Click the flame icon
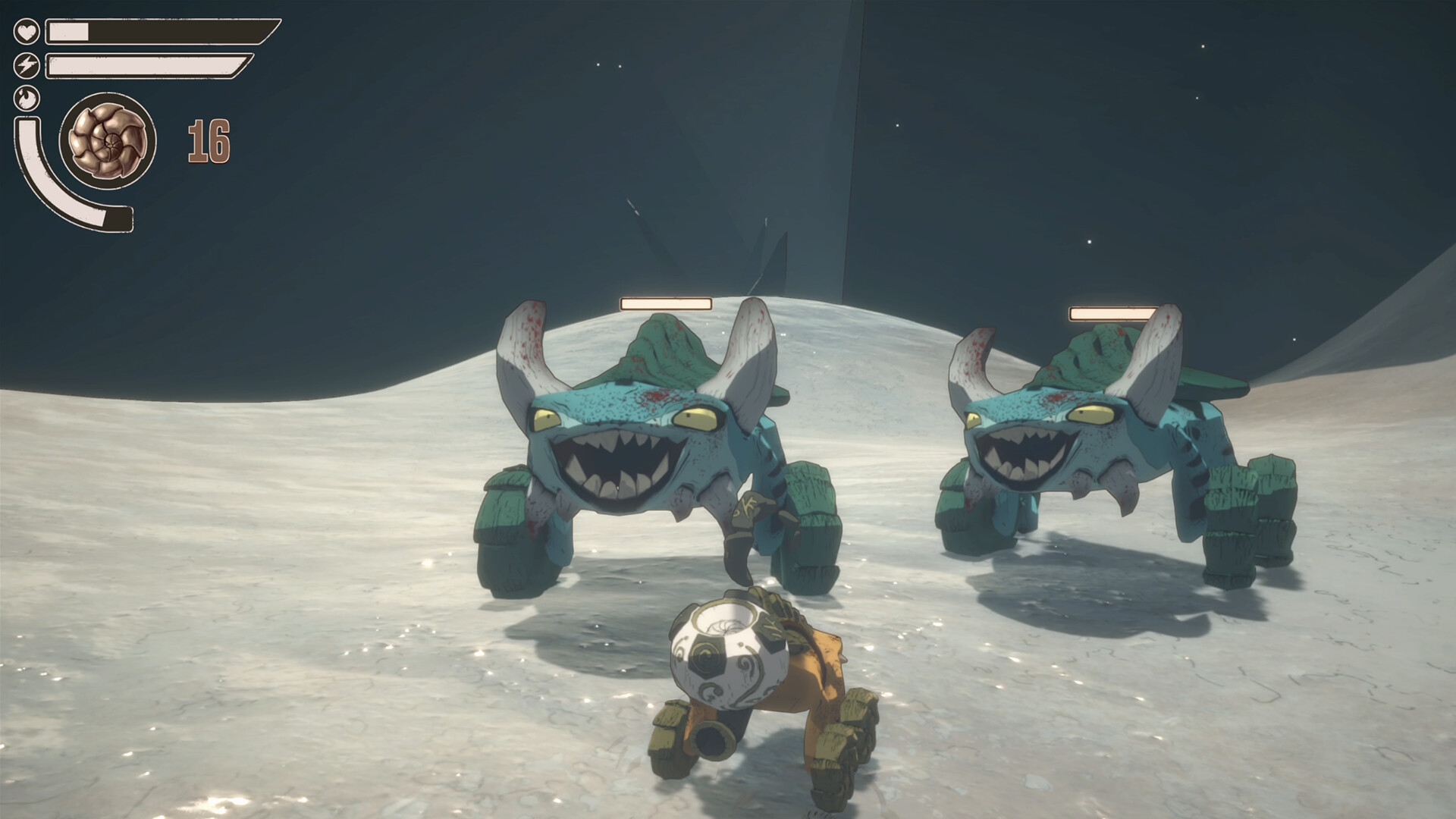This screenshot has height=819, width=1456. [27, 99]
